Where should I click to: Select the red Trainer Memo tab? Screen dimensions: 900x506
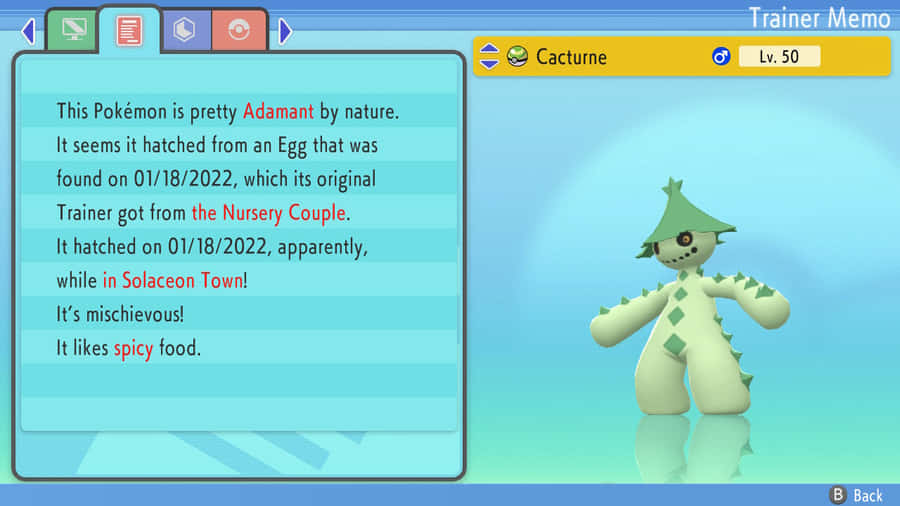point(129,30)
